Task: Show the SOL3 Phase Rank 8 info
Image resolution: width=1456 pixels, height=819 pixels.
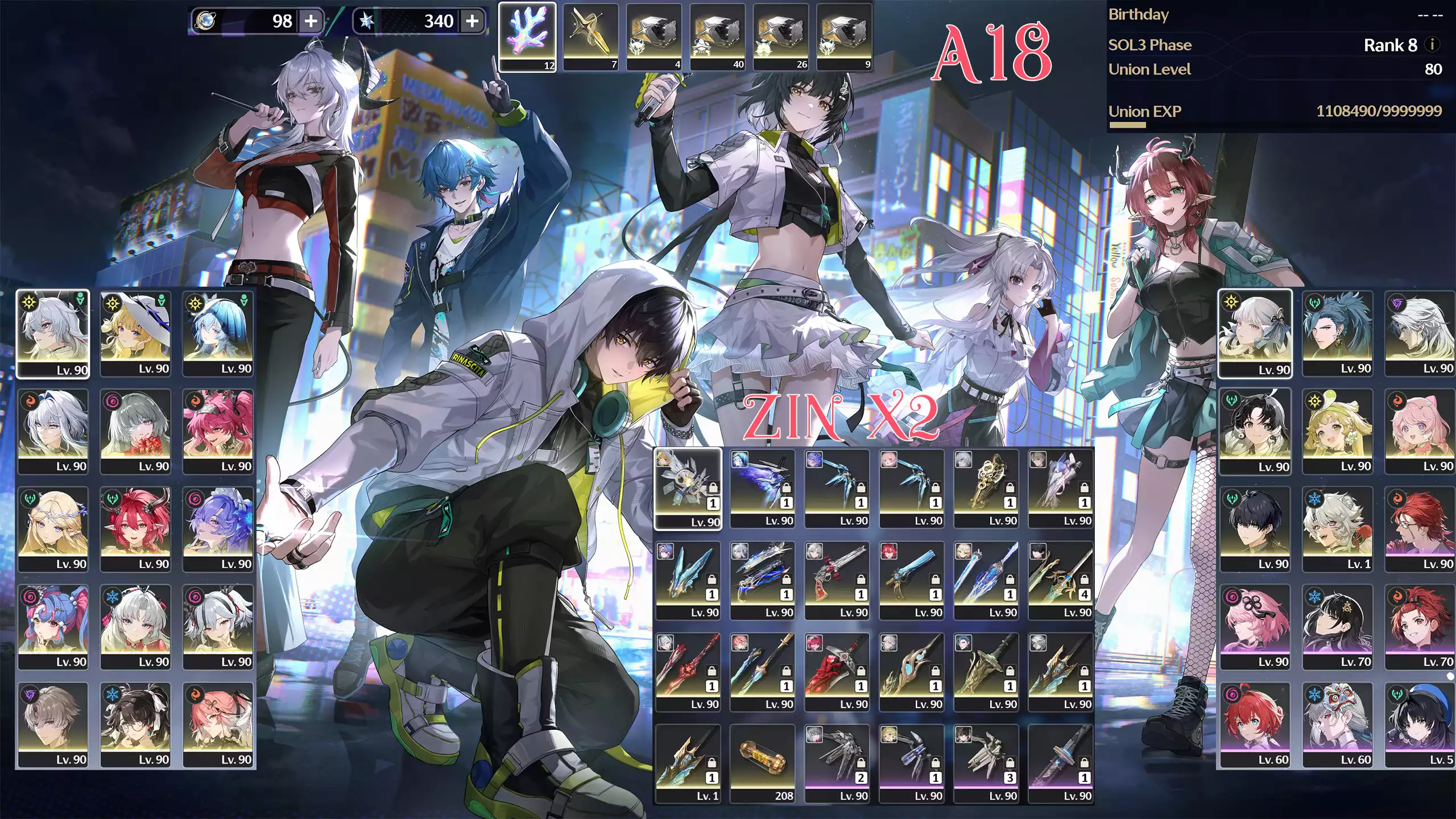Action: [1433, 44]
